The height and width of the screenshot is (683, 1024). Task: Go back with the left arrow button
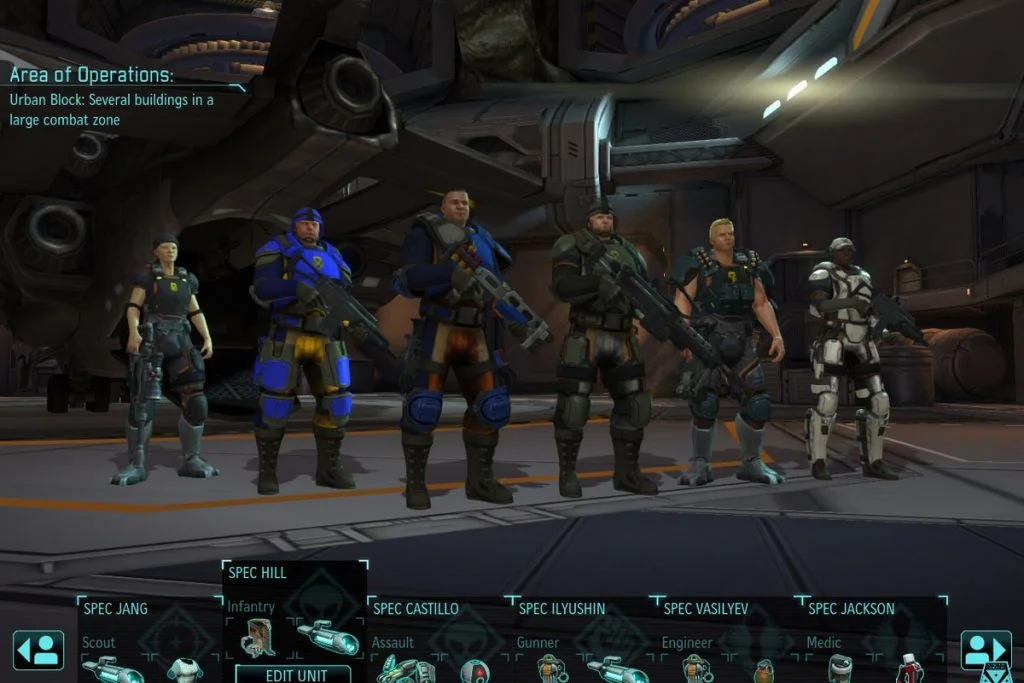(x=38, y=650)
